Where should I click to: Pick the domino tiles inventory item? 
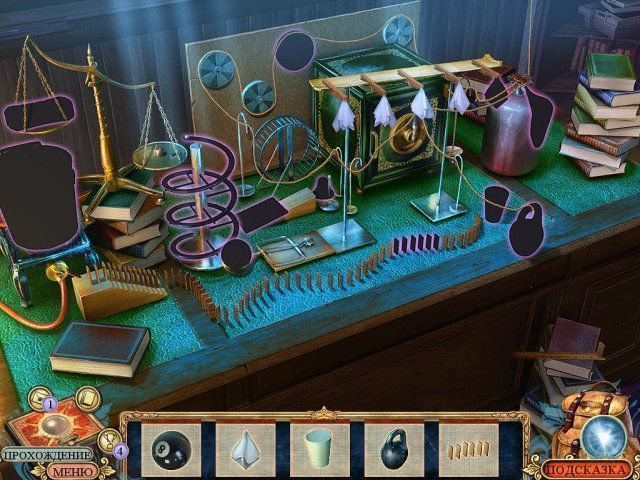[467, 447]
